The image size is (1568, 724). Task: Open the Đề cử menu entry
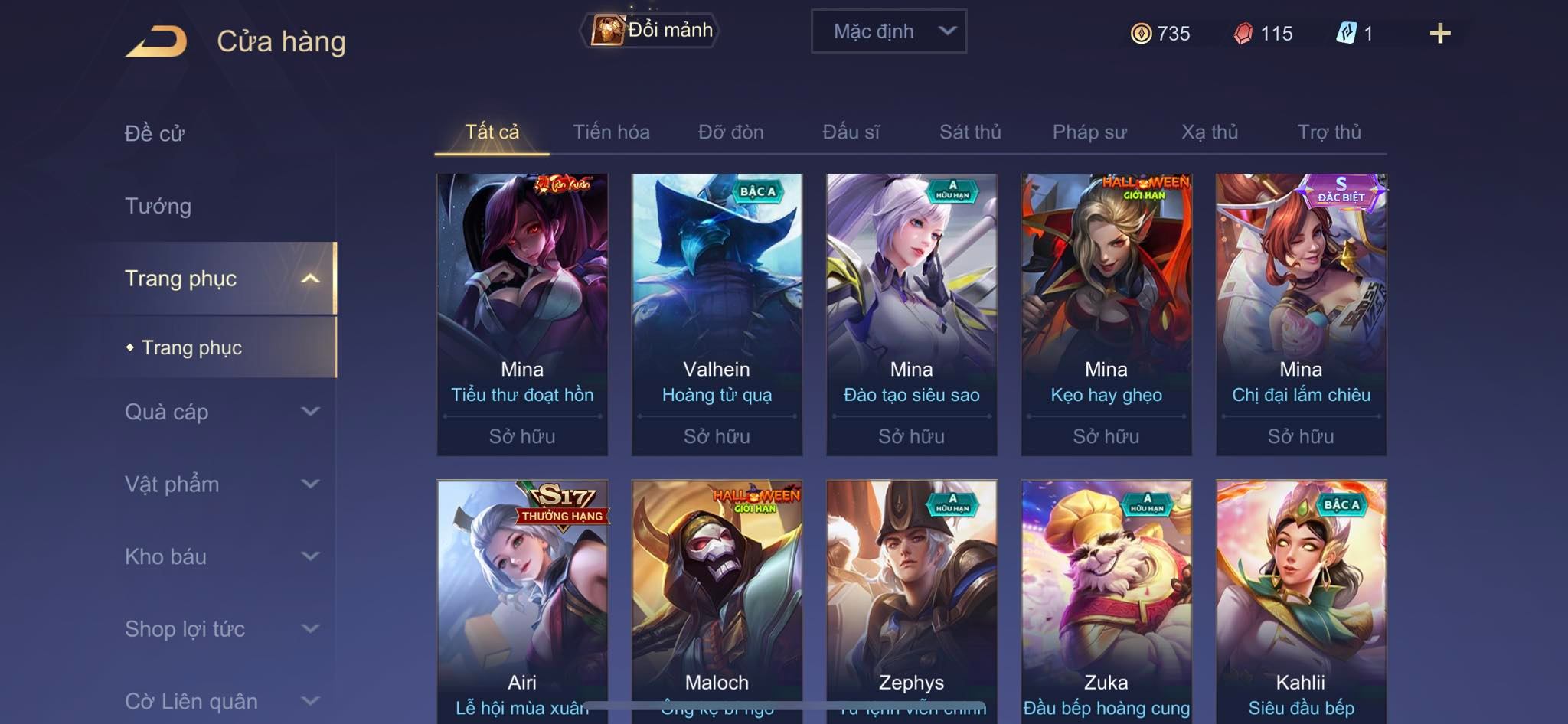tap(155, 133)
